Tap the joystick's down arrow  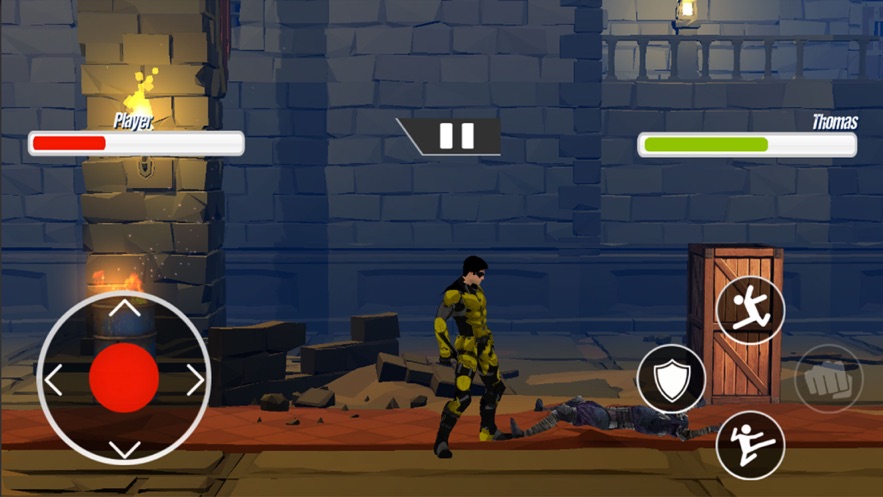(x=124, y=449)
